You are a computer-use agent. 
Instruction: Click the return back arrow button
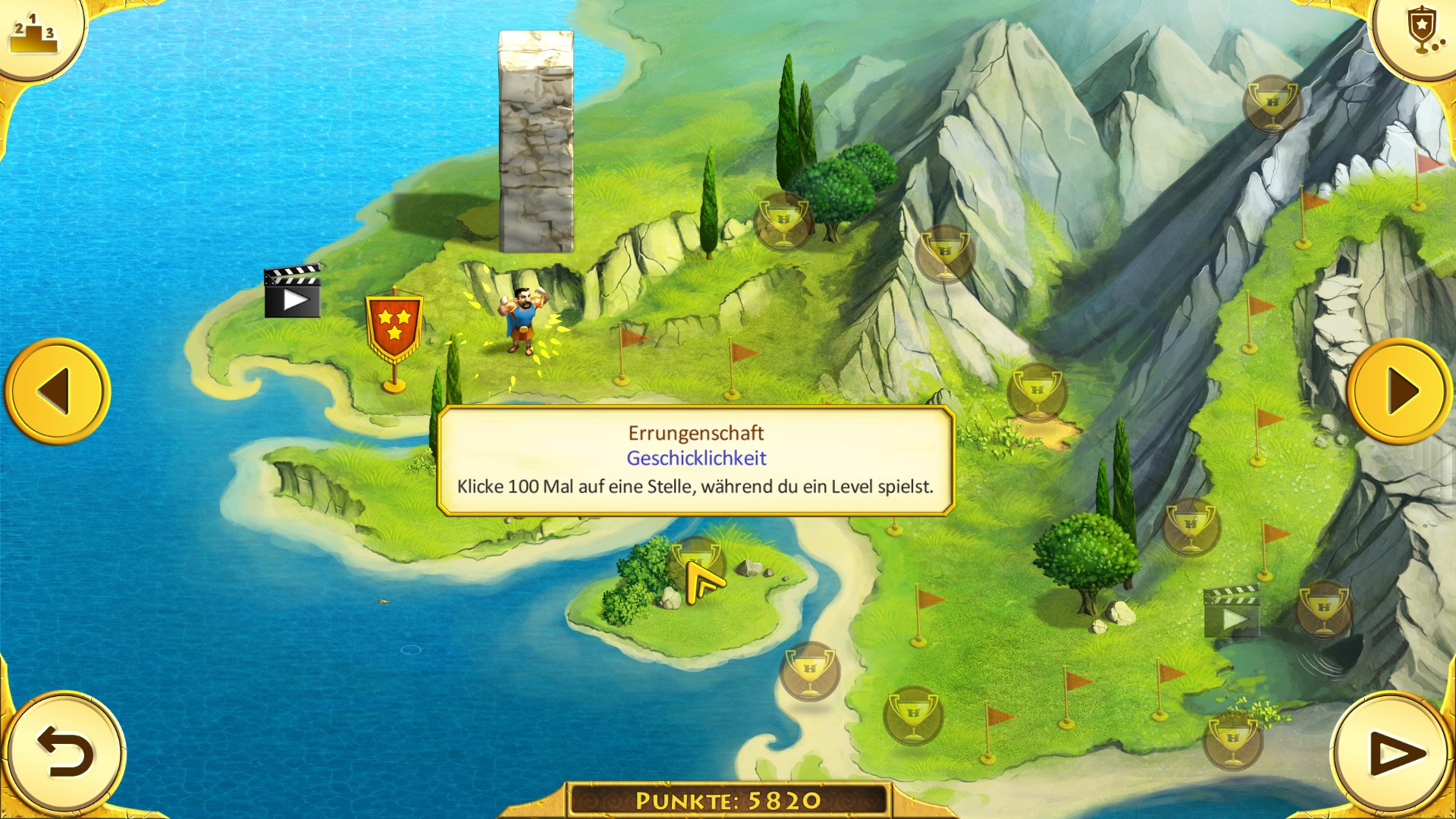[65, 752]
